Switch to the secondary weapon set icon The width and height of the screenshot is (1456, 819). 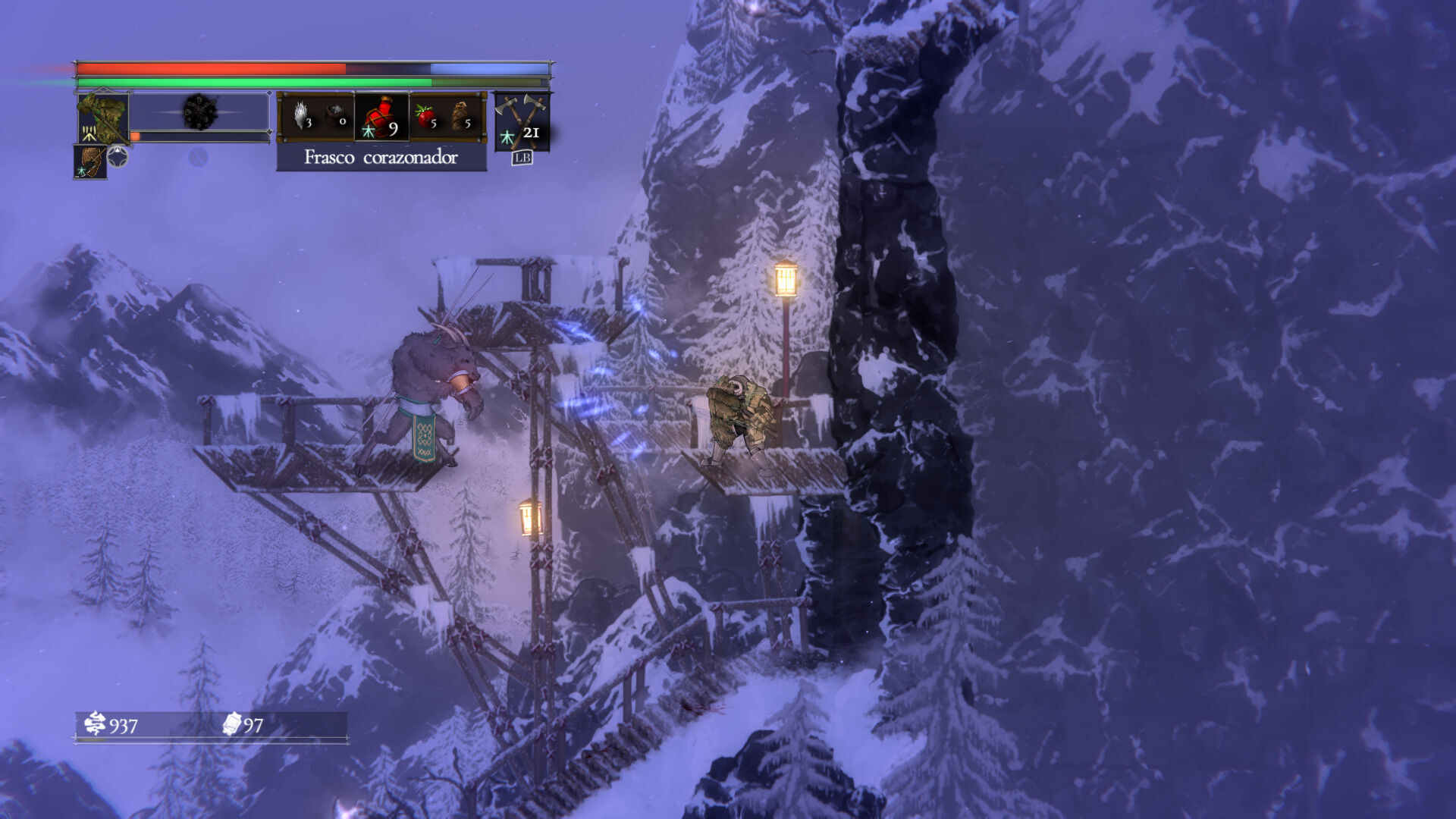(90, 162)
